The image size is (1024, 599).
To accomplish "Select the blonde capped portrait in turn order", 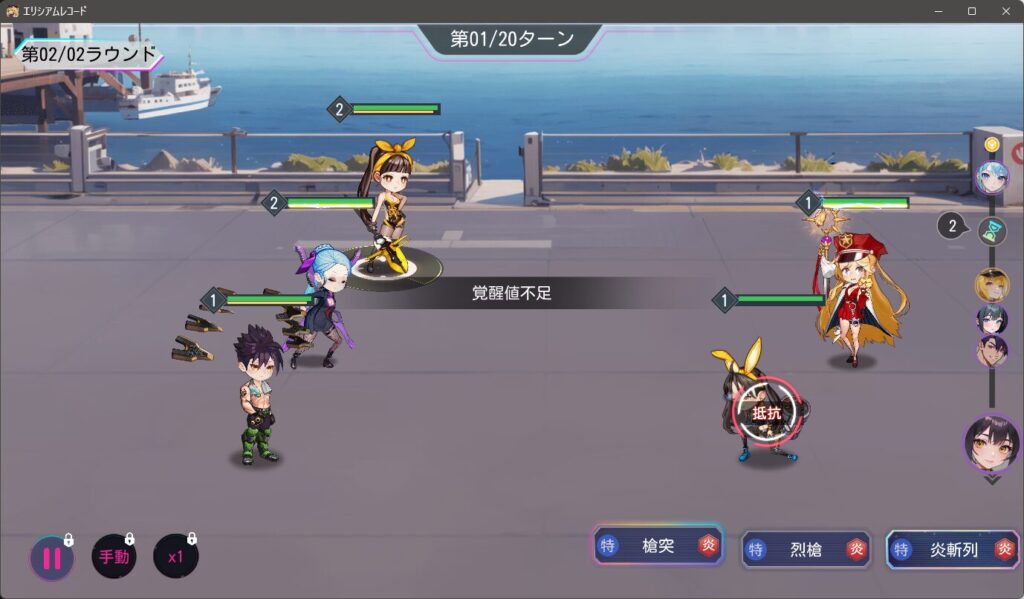I will [992, 285].
